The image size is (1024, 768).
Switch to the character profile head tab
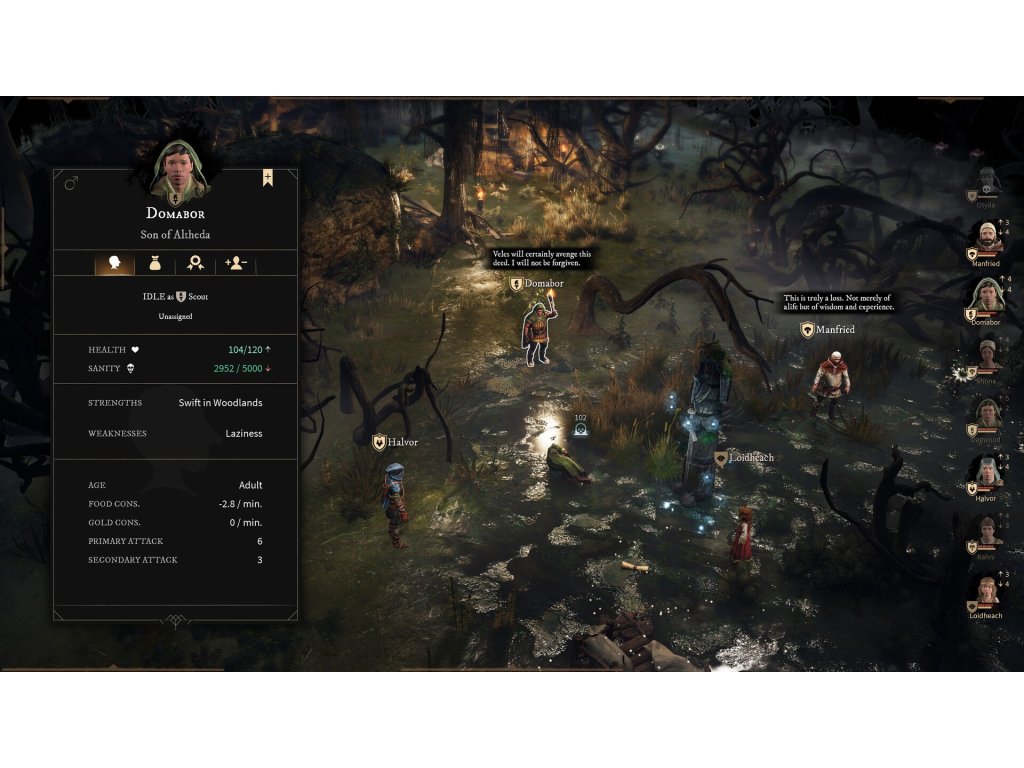pyautogui.click(x=115, y=263)
